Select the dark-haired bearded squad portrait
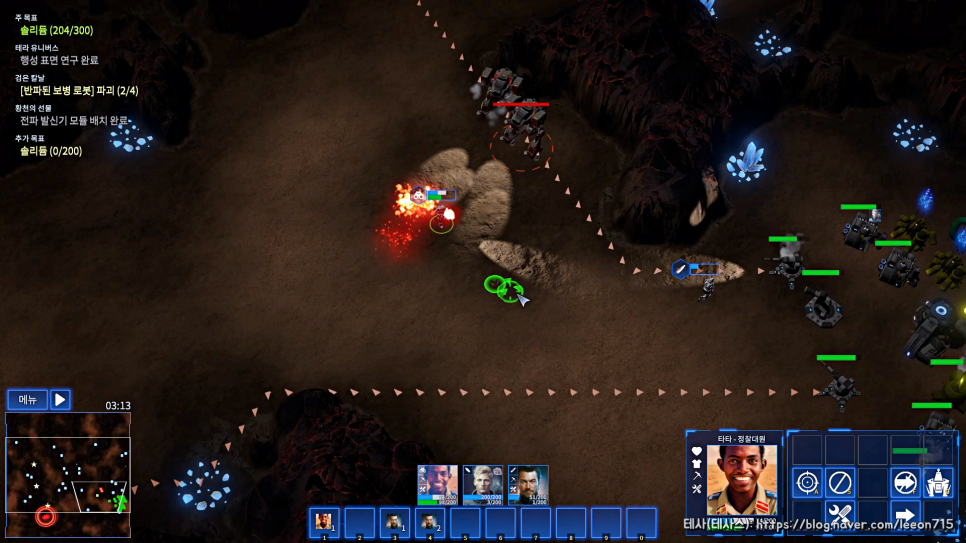The image size is (966, 543). tap(528, 484)
